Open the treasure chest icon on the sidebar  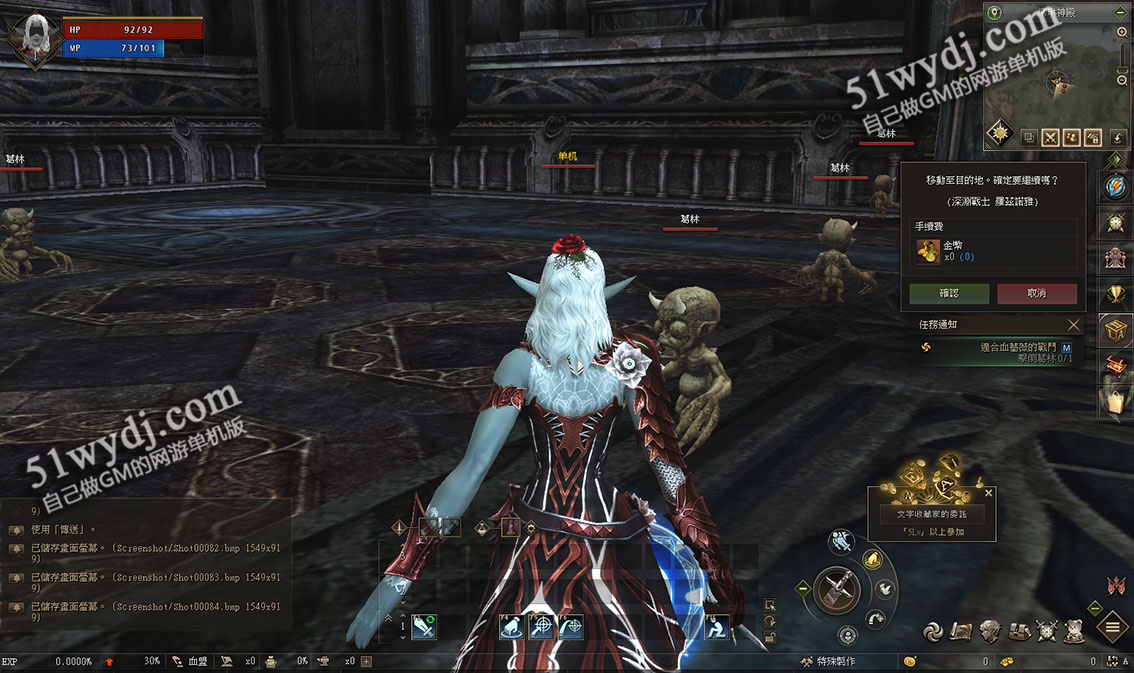tap(1115, 328)
